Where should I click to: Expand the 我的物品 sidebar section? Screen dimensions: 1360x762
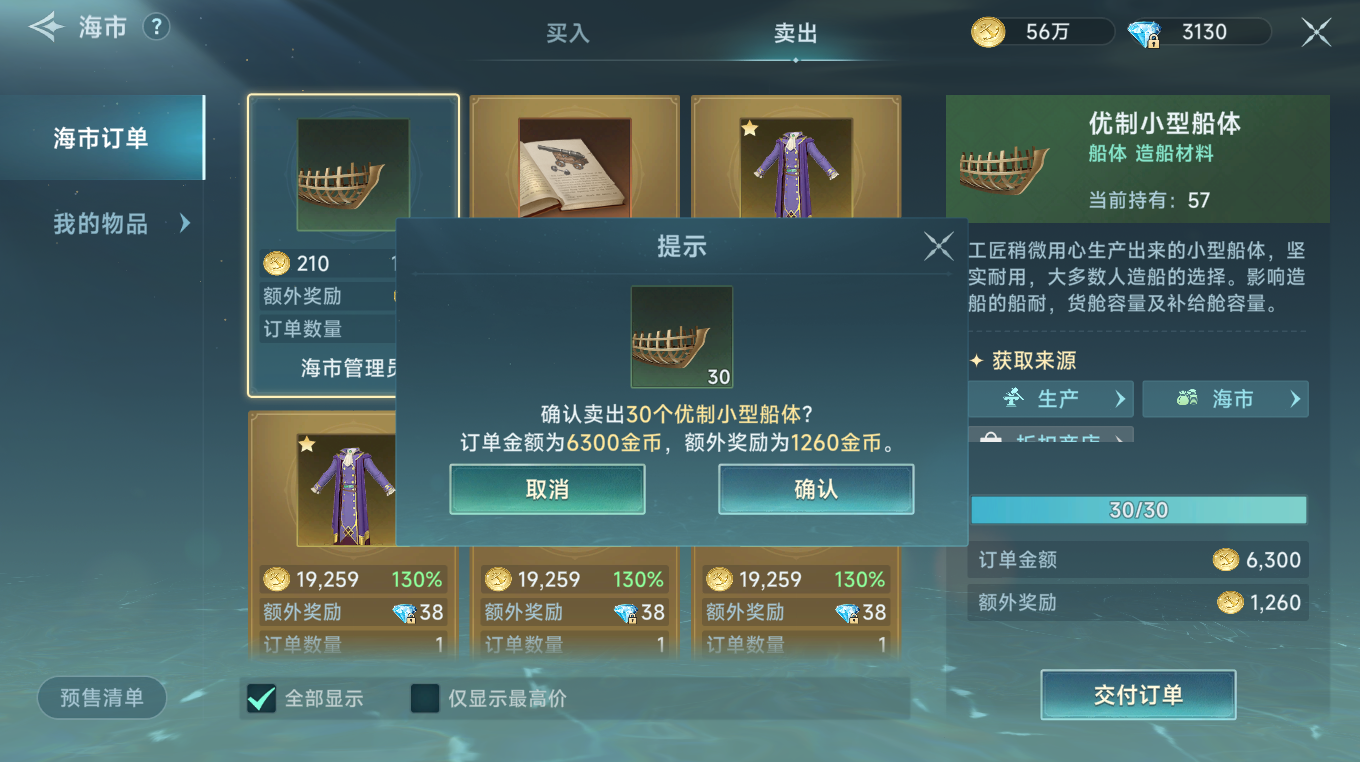click(103, 224)
